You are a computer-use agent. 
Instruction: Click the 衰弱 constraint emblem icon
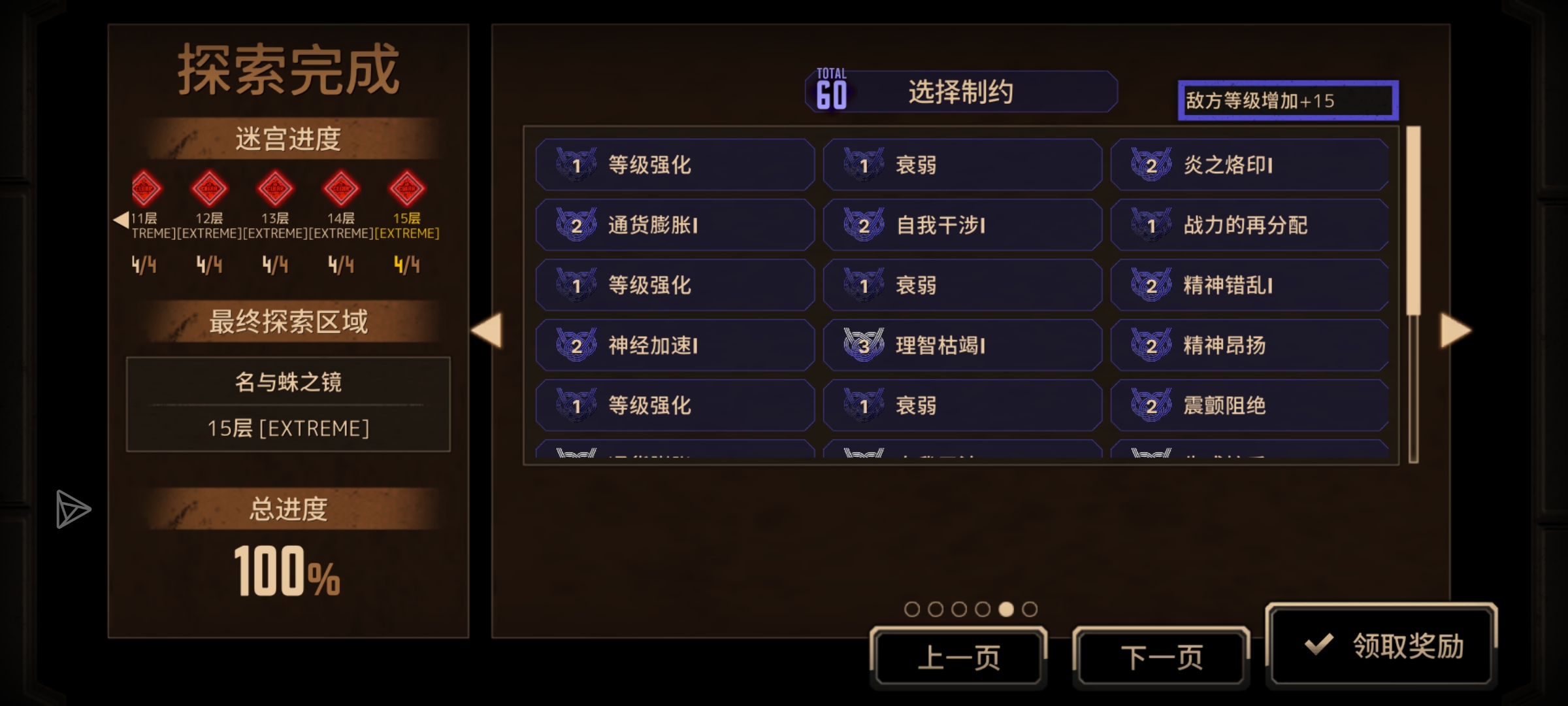866,165
